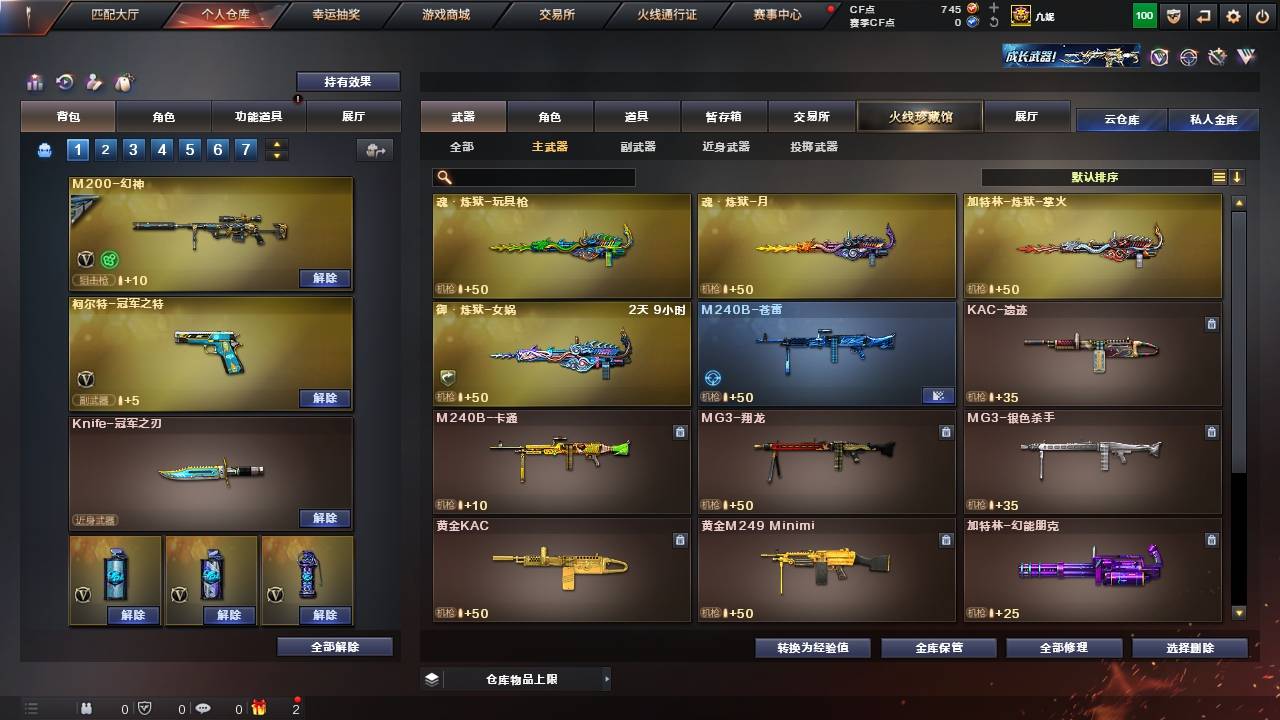Open the character repair icon in inventory toolbar
This screenshot has height=720, width=1280.
93,80
